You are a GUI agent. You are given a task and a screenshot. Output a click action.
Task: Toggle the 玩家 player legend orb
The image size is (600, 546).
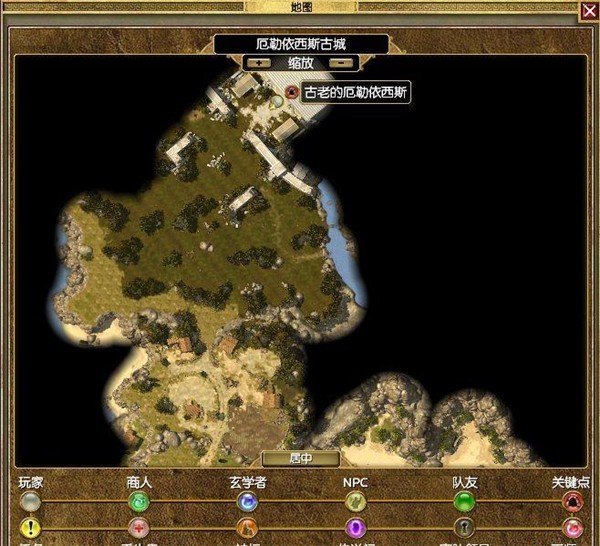(x=31, y=500)
